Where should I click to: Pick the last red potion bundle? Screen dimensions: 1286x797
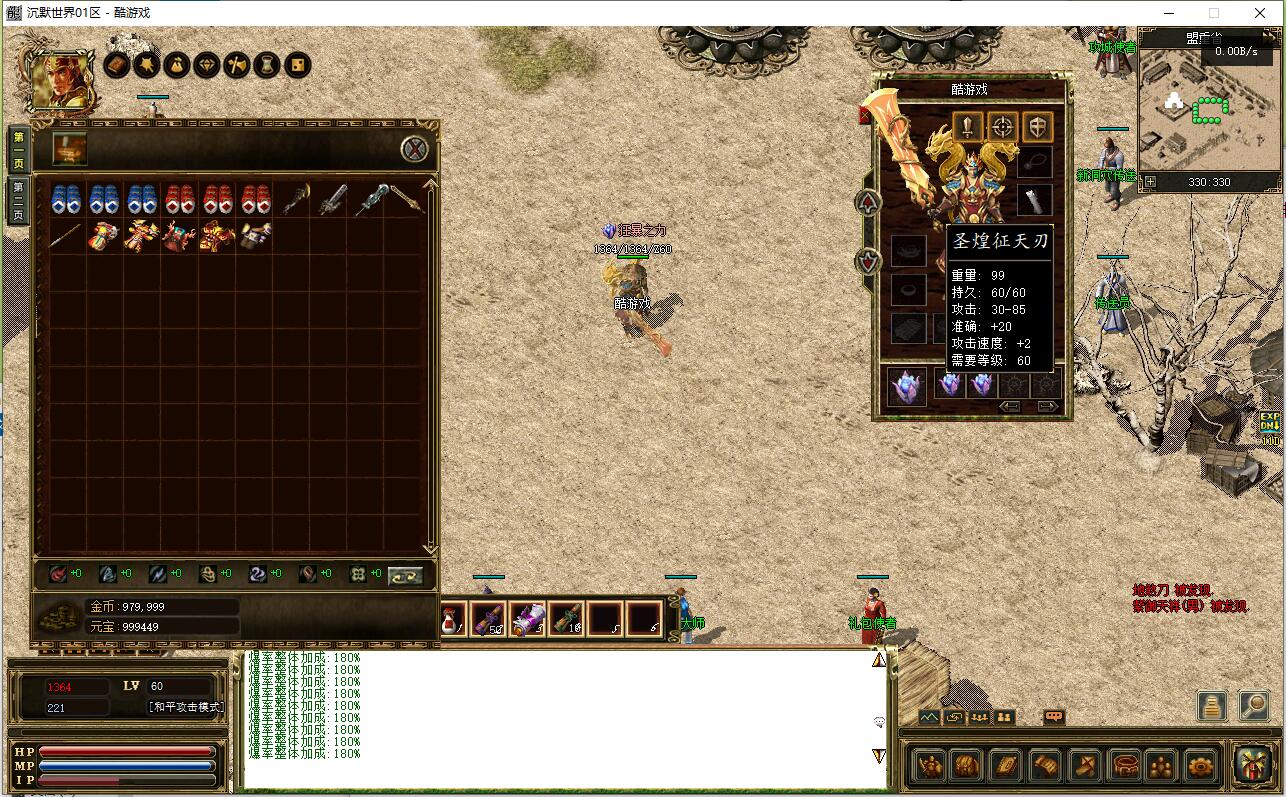255,199
